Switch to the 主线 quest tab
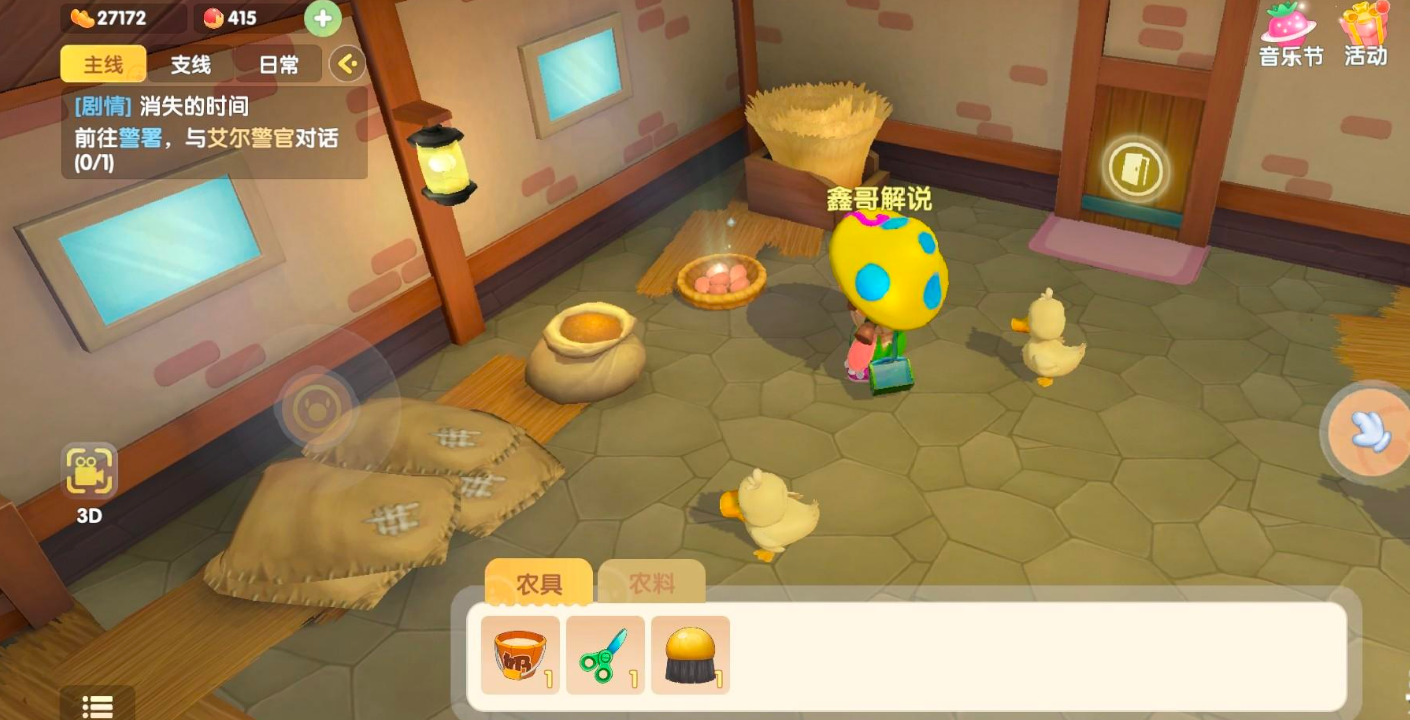This screenshot has width=1410, height=720. (x=103, y=65)
